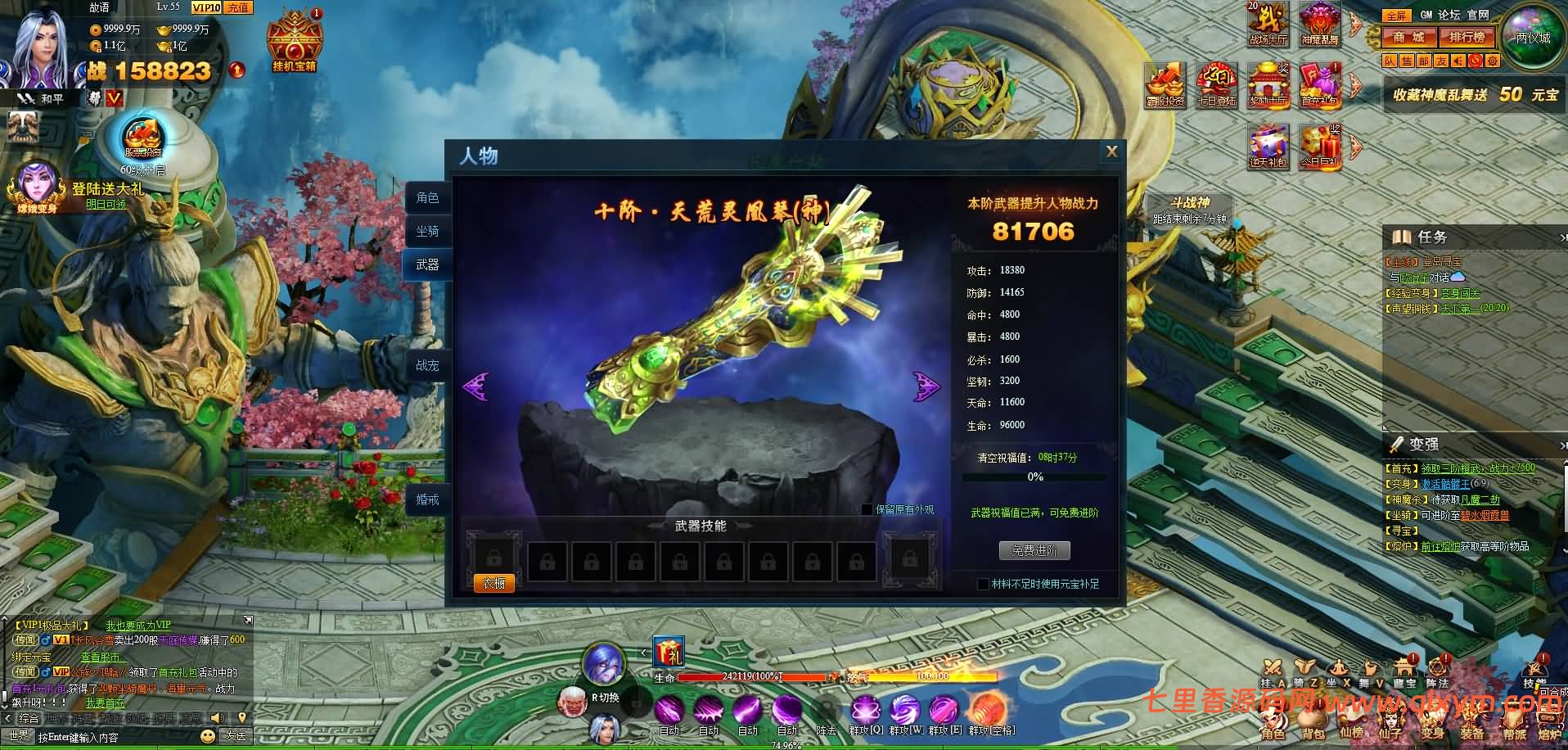Enable 材料不足时使用元宝补足 option

point(981,585)
